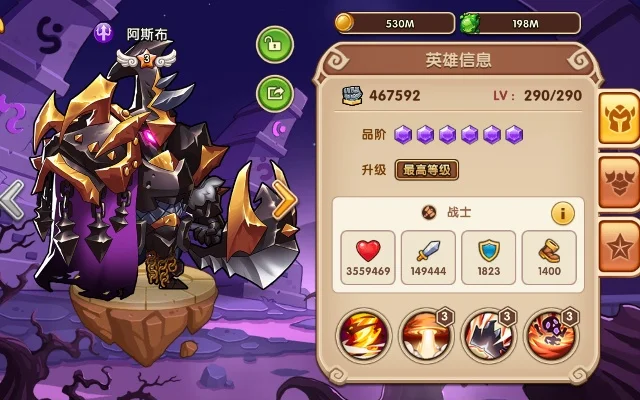Open the horned mask side tab
The height and width of the screenshot is (400, 640).
[619, 182]
